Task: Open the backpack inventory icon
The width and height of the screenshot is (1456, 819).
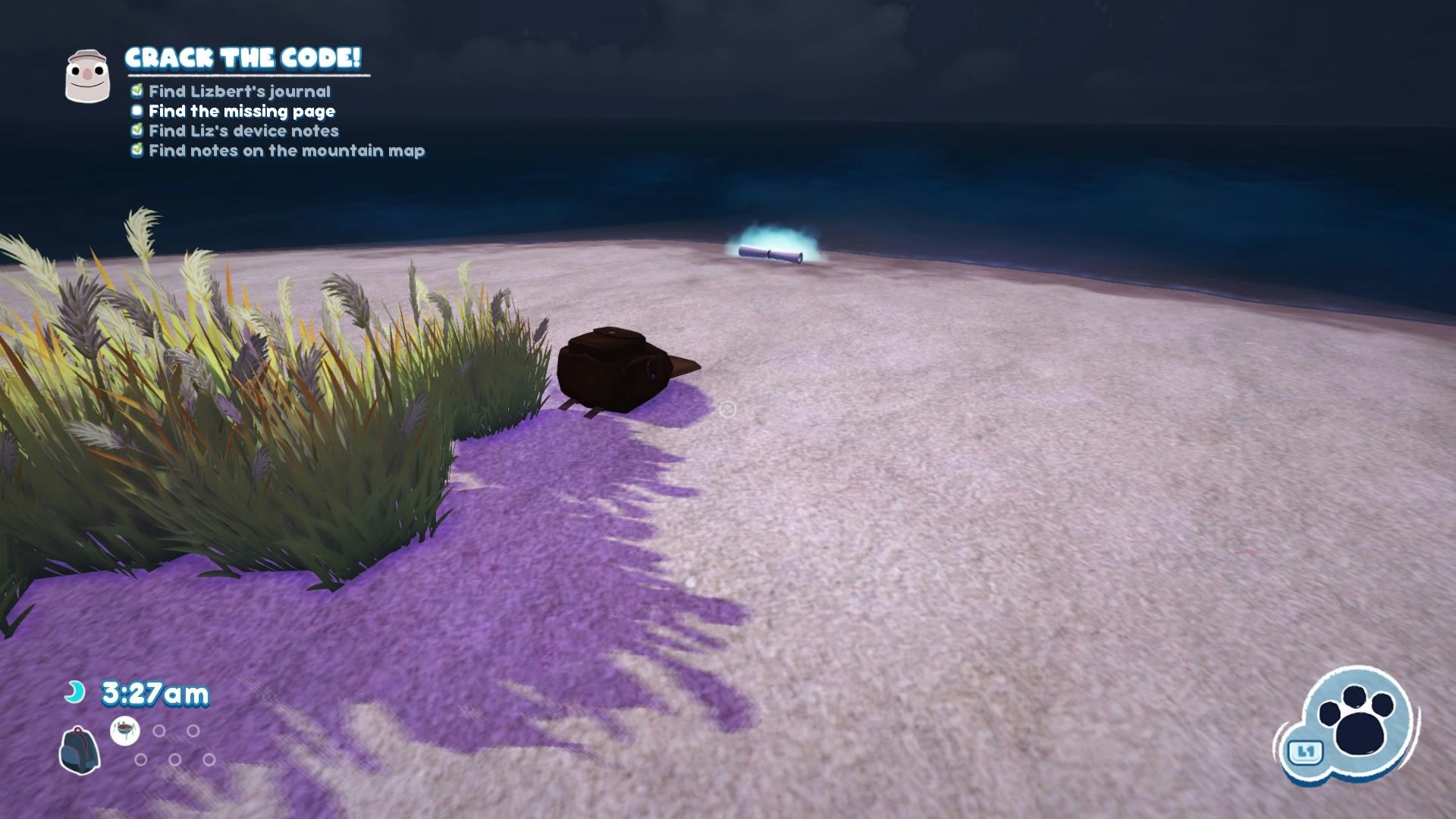Action: click(80, 749)
